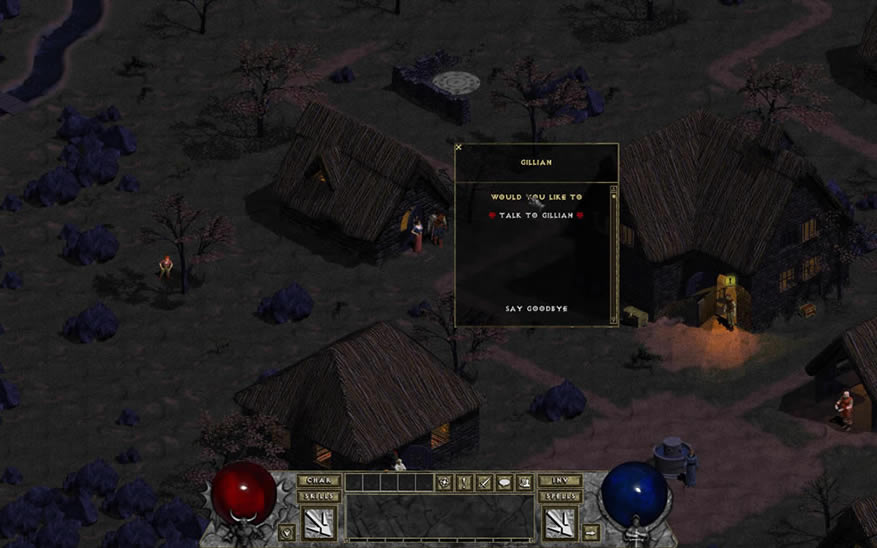This screenshot has width=877, height=548.
Task: Click the dialogue window's scrollbar
Action: pos(613,255)
